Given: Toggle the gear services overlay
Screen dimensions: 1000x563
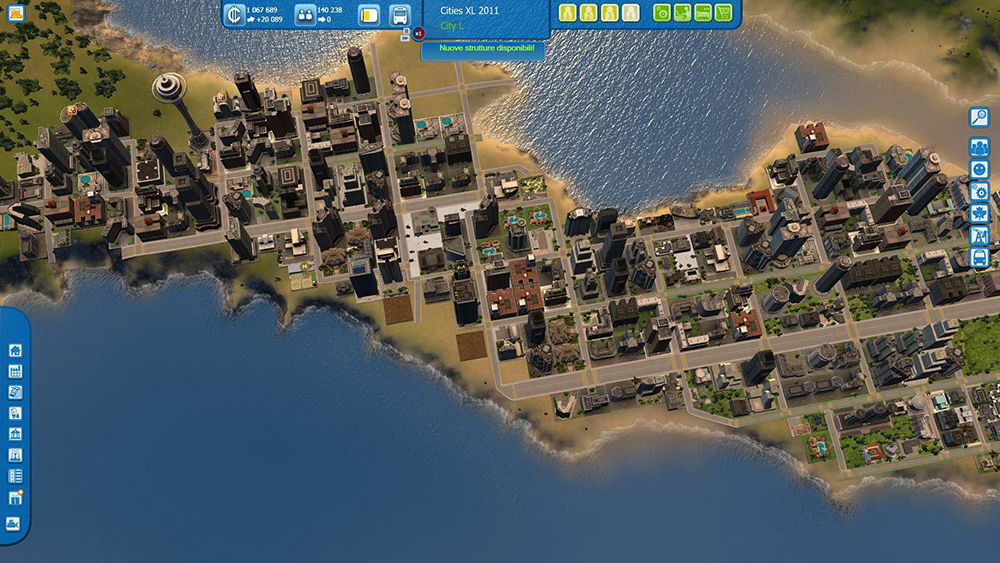Looking at the screenshot, I should 979,192.
